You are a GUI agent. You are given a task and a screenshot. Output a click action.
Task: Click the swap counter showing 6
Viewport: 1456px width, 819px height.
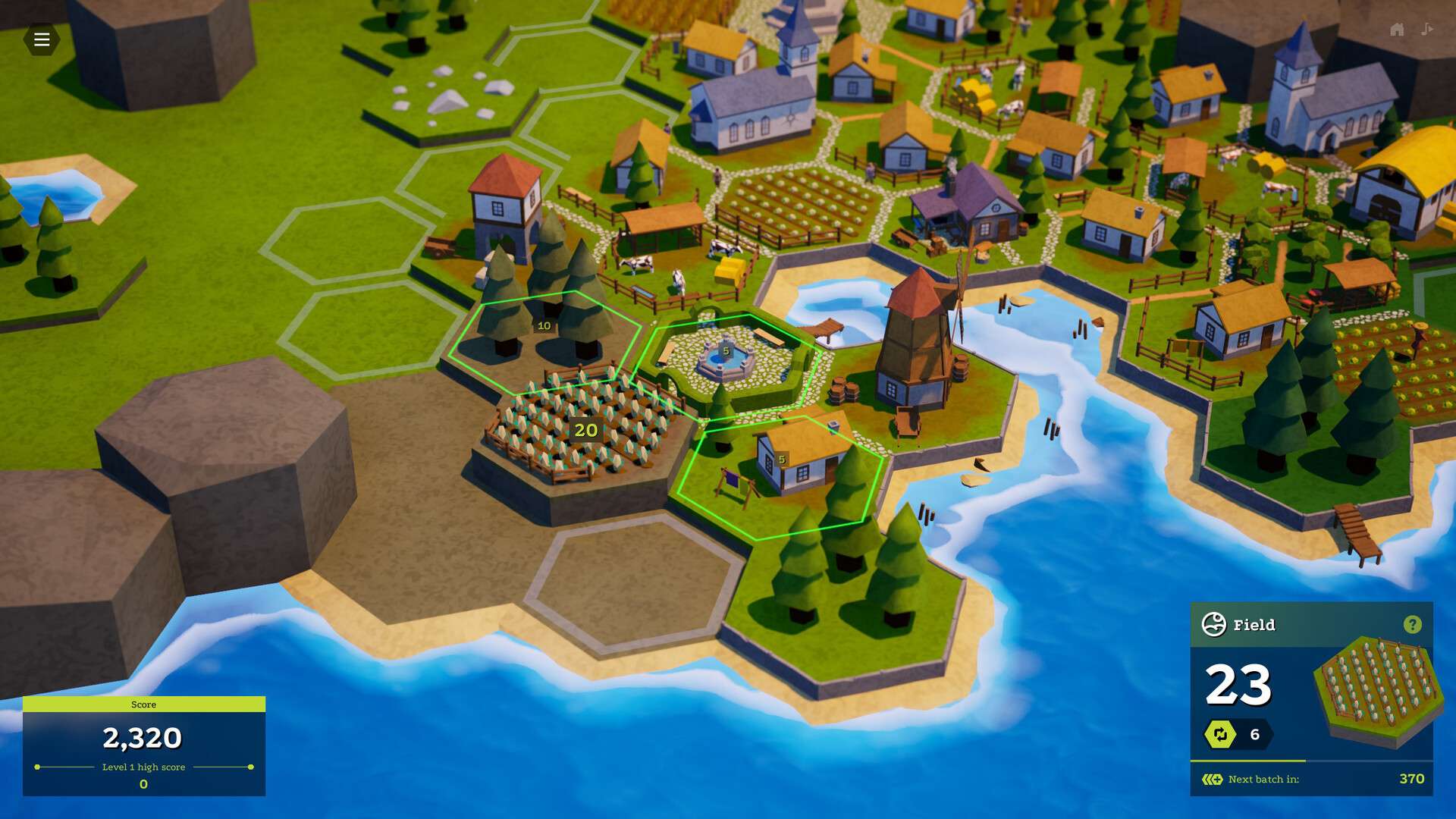click(x=1255, y=733)
